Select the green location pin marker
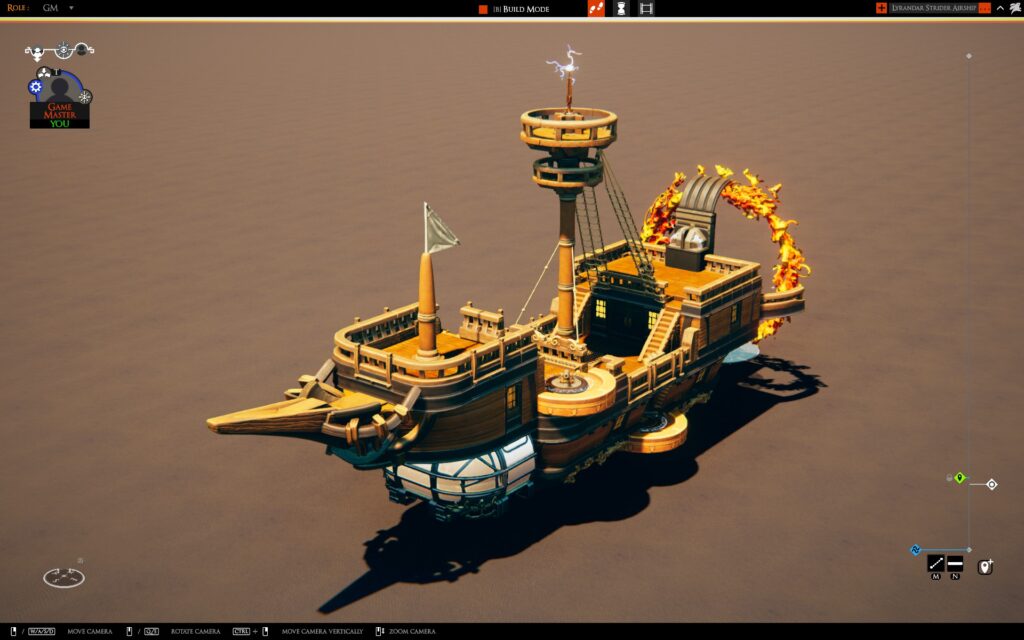1024x640 pixels. (960, 478)
